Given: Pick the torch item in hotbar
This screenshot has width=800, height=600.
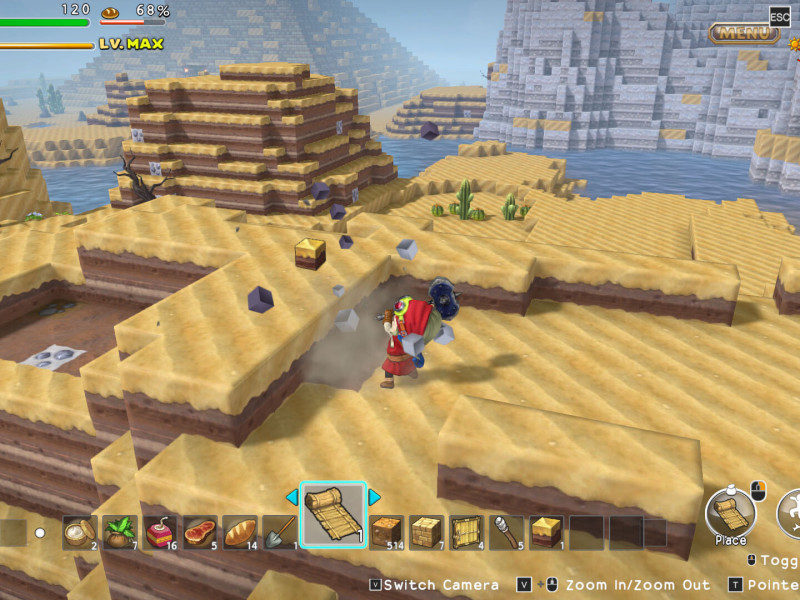Looking at the screenshot, I should pyautogui.click(x=507, y=531).
